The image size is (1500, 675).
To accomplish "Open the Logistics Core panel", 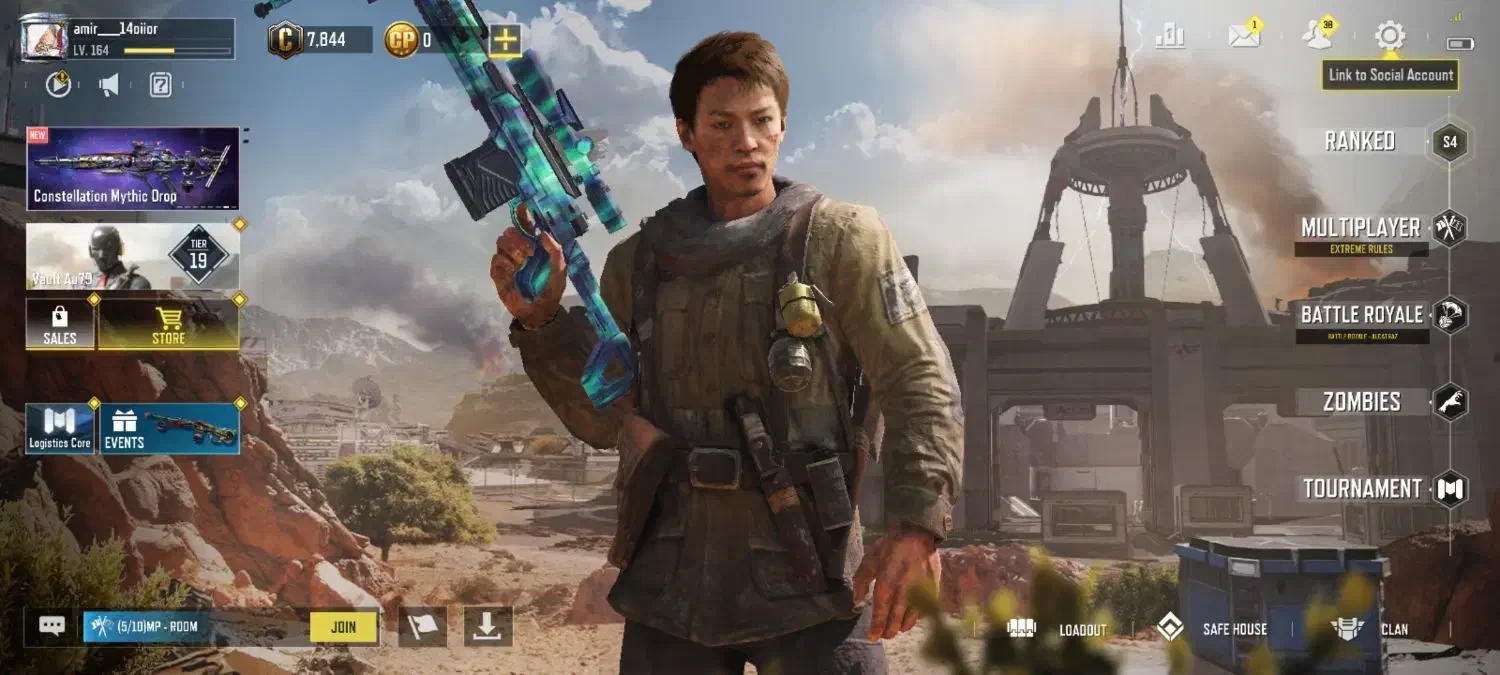I will (x=60, y=429).
